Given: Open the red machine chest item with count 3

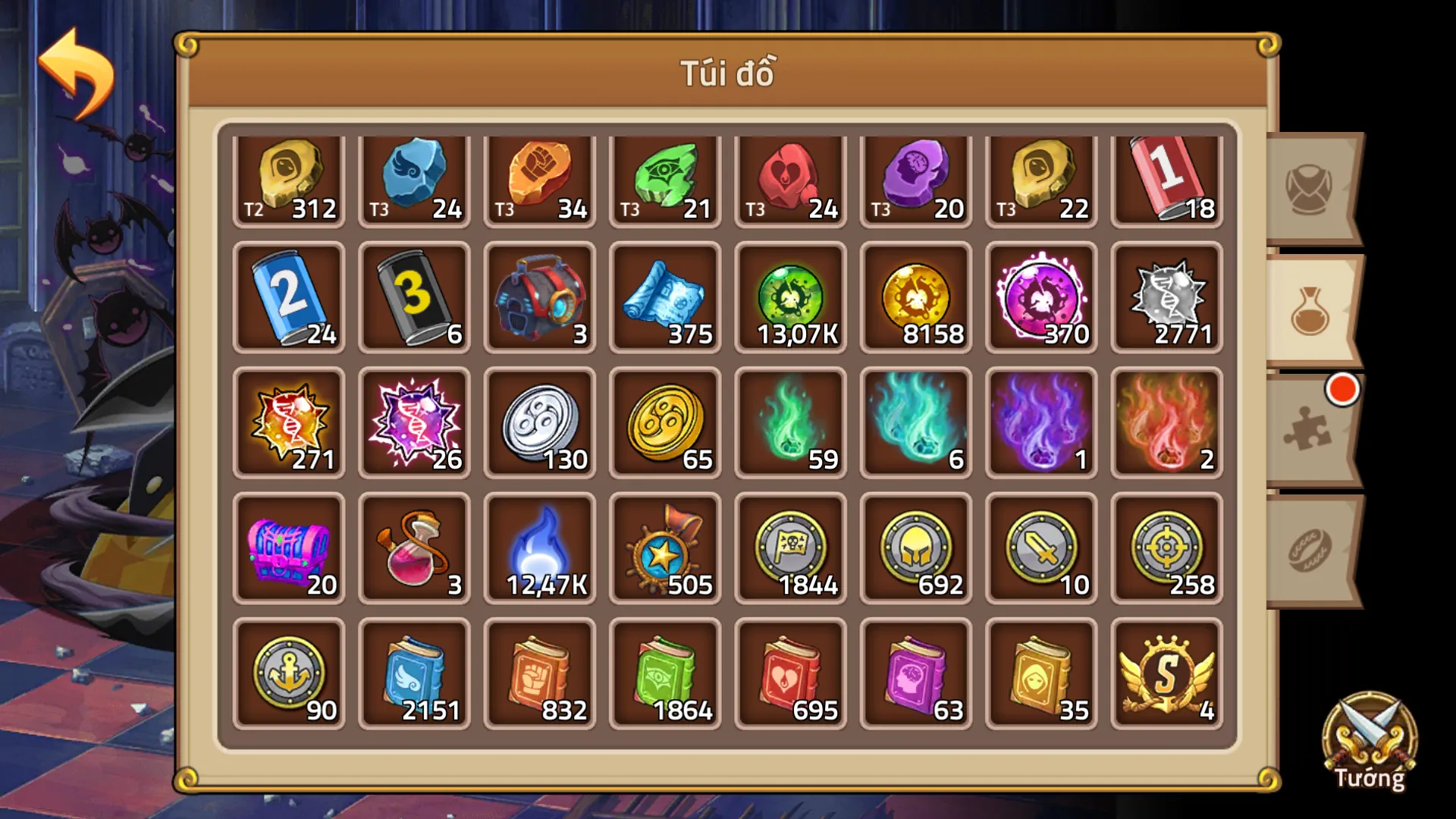Looking at the screenshot, I should click(x=539, y=301).
